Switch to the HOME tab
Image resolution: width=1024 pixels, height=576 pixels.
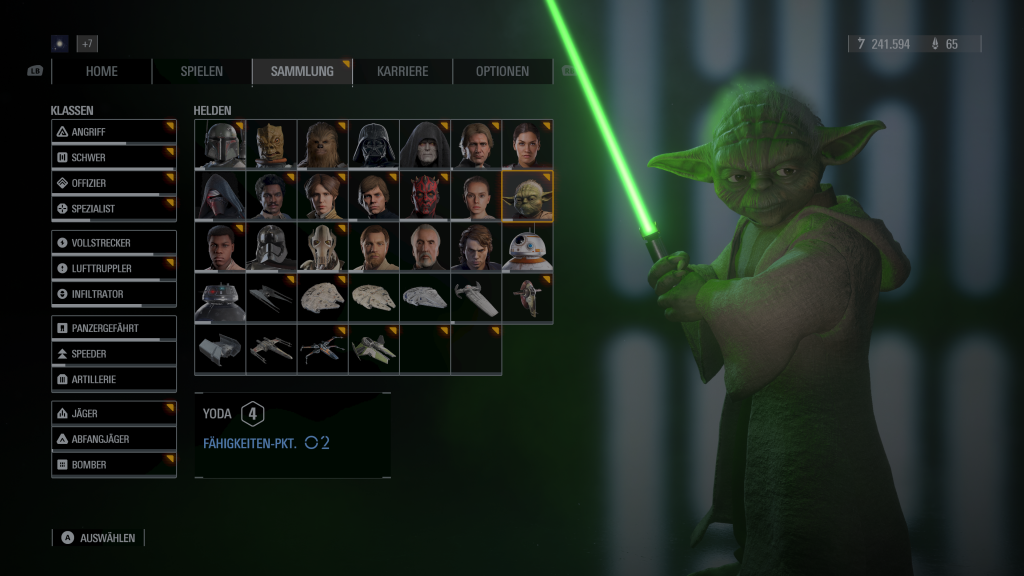click(x=101, y=71)
